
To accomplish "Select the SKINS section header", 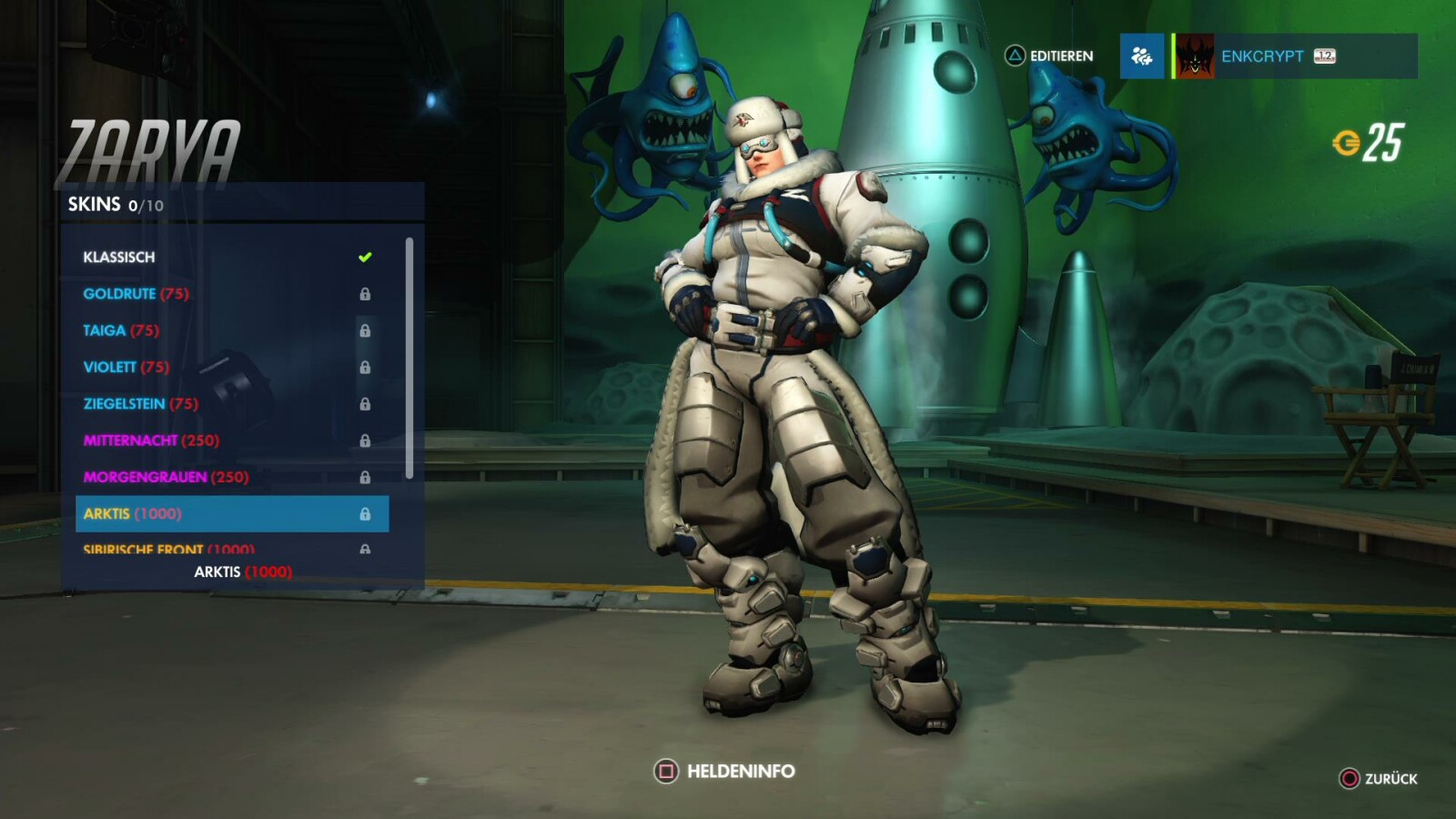I will 96,204.
